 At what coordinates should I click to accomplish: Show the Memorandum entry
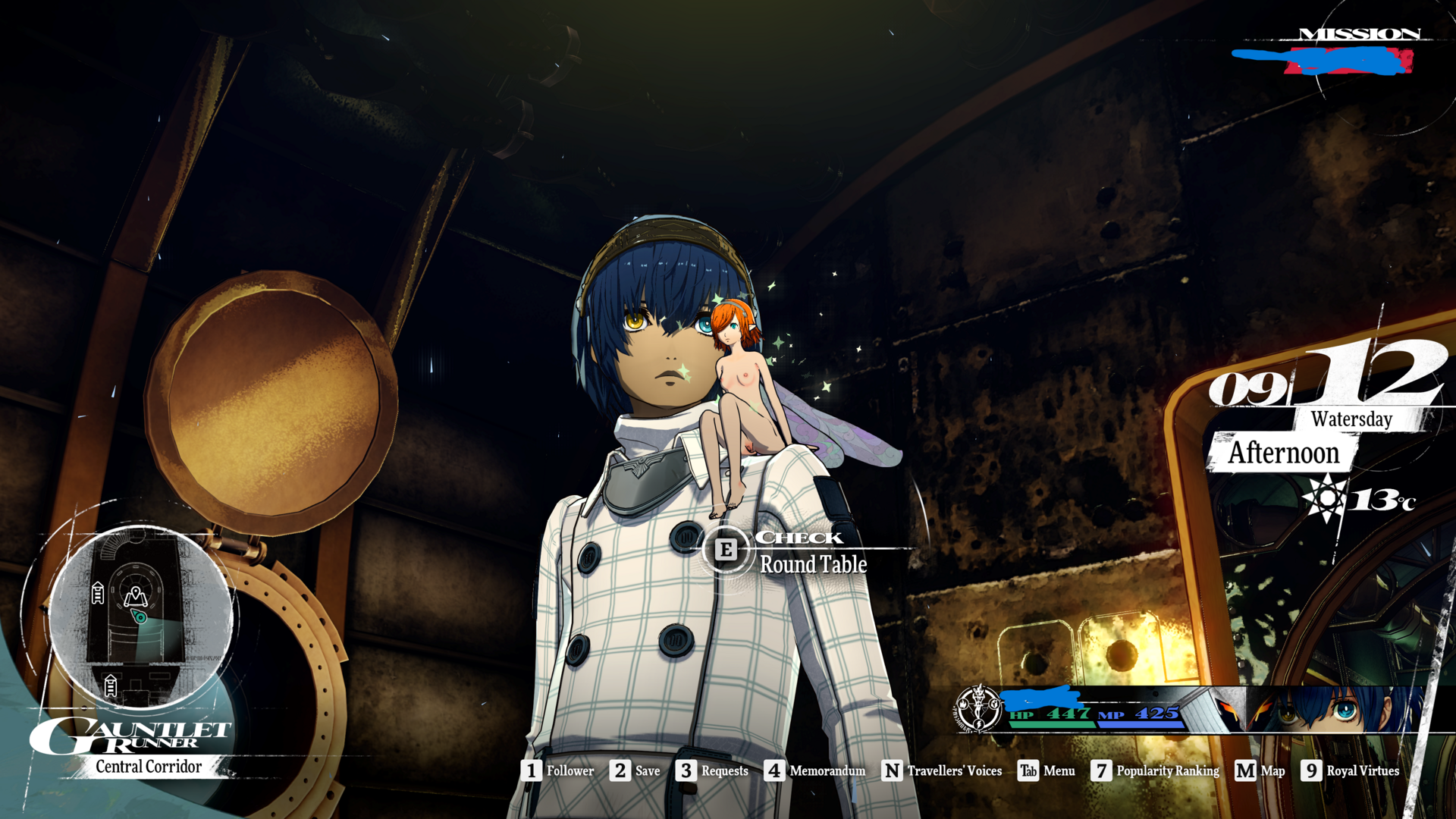(814, 770)
